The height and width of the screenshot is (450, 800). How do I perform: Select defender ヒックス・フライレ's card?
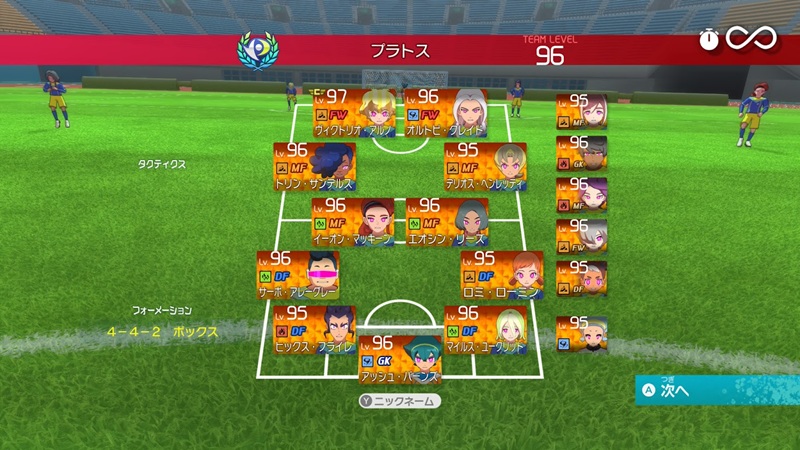(314, 329)
